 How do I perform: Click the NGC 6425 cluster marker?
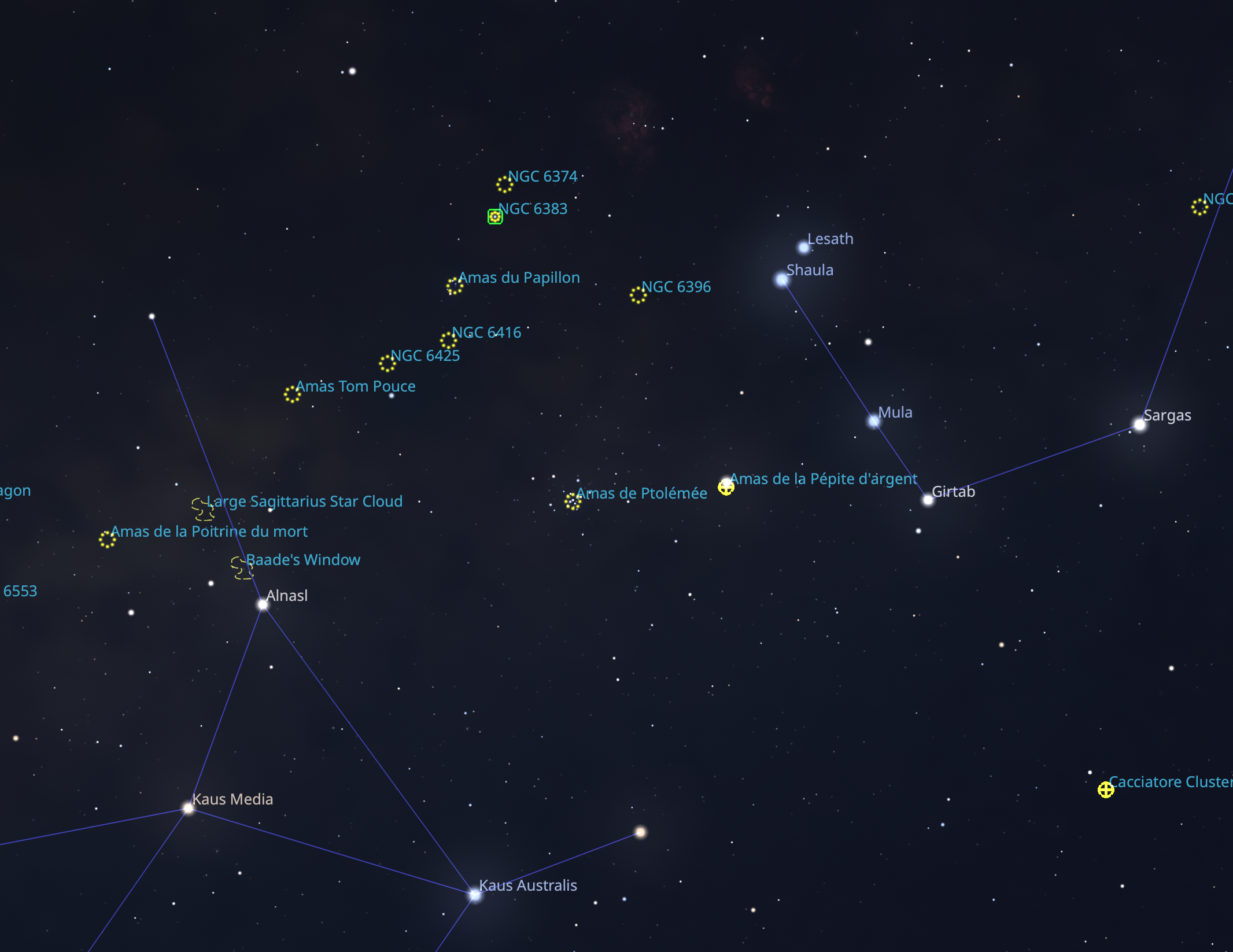[x=387, y=364]
